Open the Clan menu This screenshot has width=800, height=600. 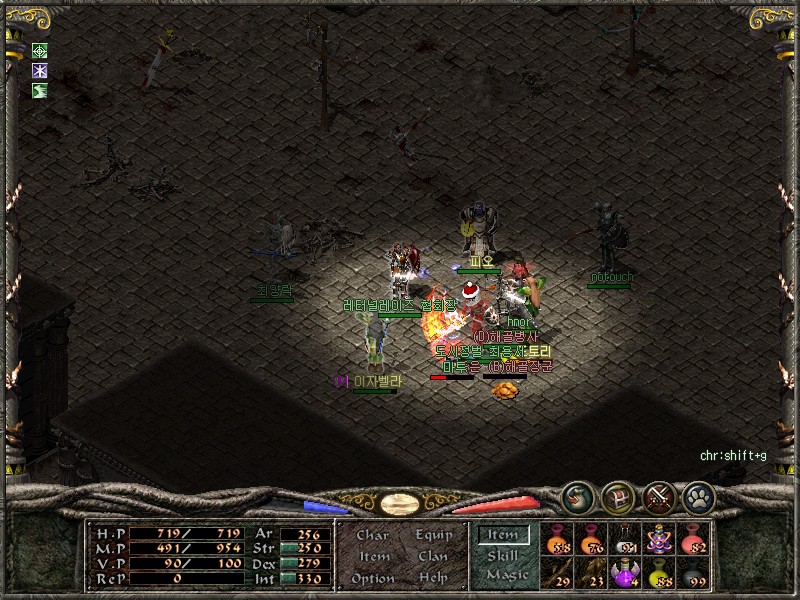tap(433, 556)
